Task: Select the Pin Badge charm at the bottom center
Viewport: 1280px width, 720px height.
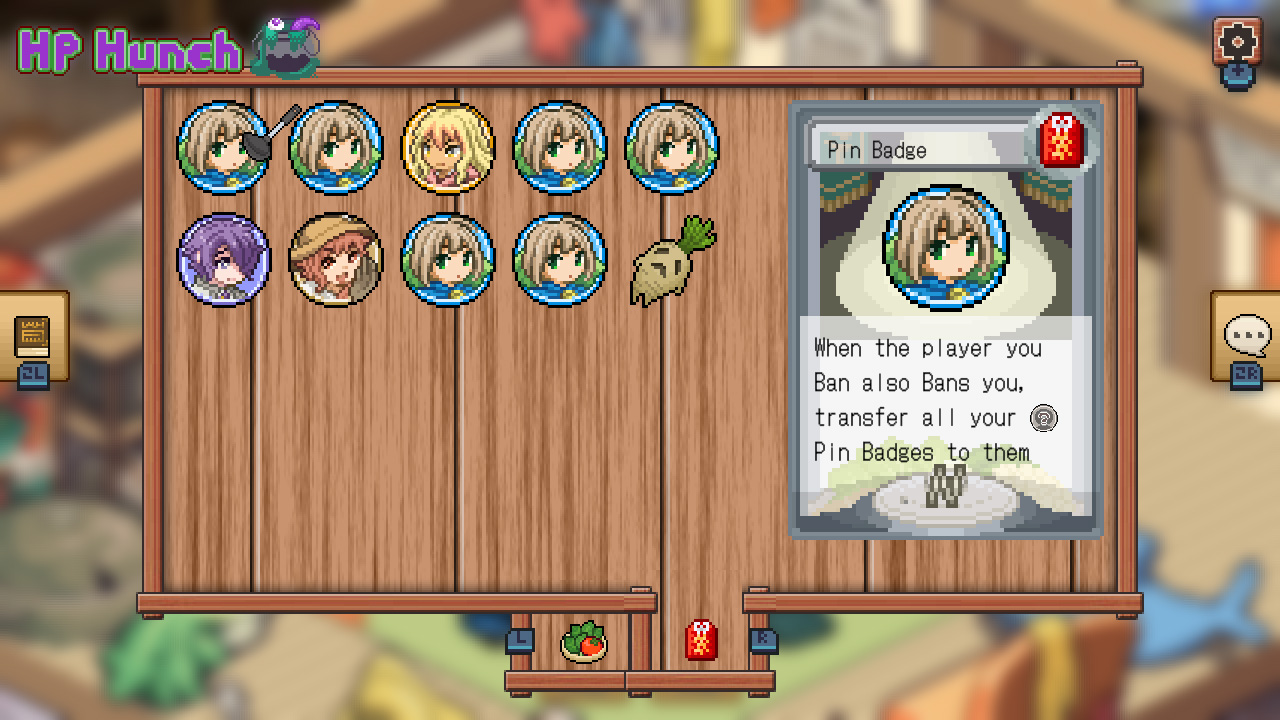Action: point(702,641)
